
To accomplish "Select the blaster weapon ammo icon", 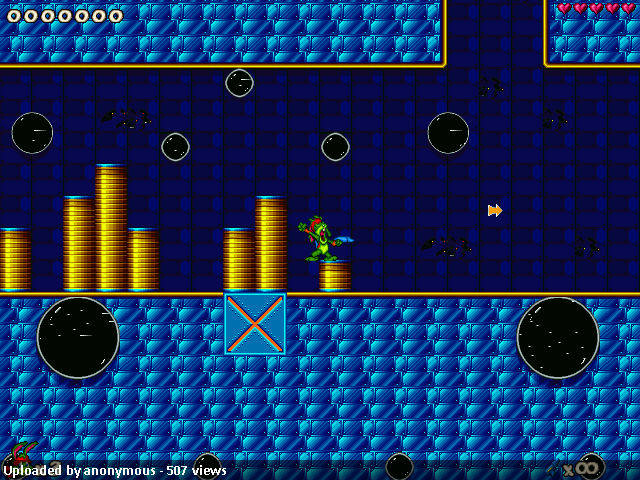I will (553, 468).
